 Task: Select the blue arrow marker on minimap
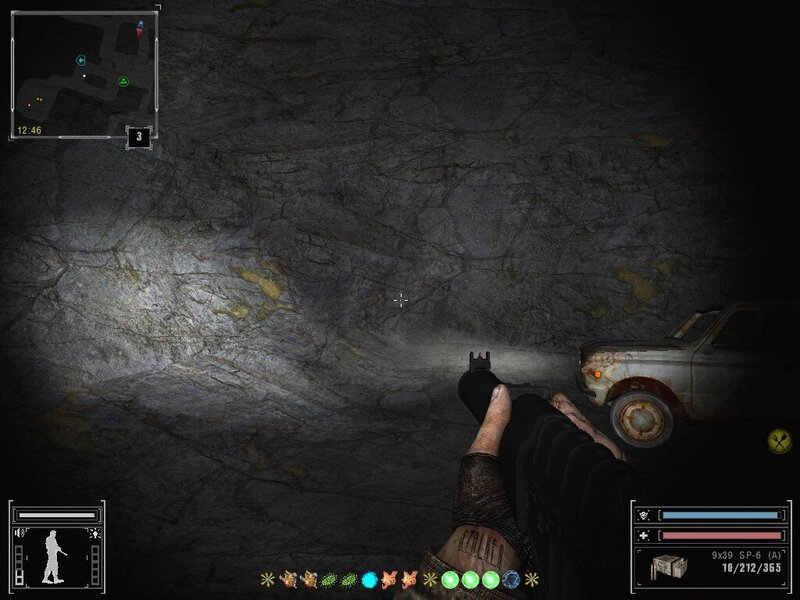pyautogui.click(x=81, y=61)
